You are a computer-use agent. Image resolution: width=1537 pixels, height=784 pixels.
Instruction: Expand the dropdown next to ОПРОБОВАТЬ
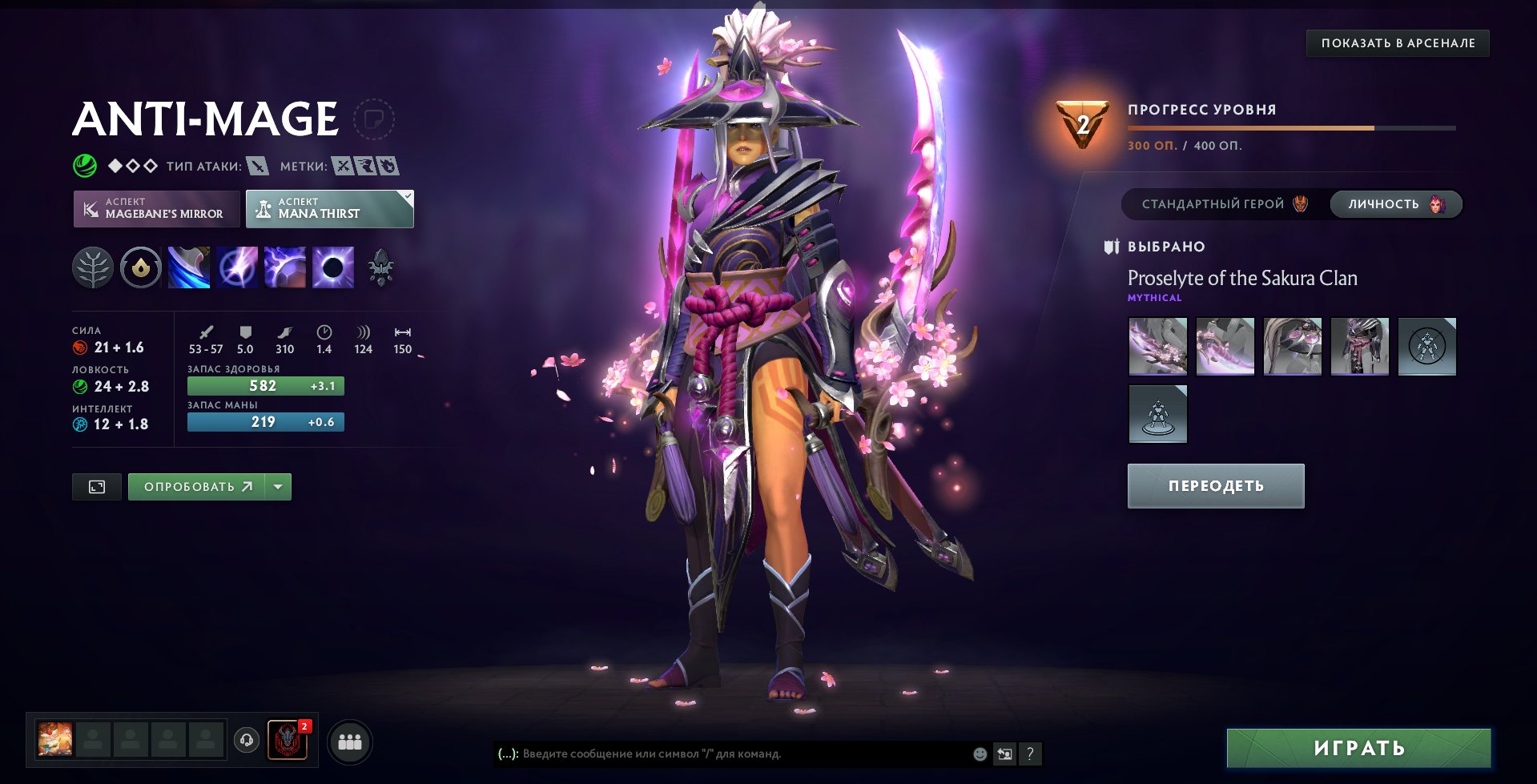click(276, 485)
